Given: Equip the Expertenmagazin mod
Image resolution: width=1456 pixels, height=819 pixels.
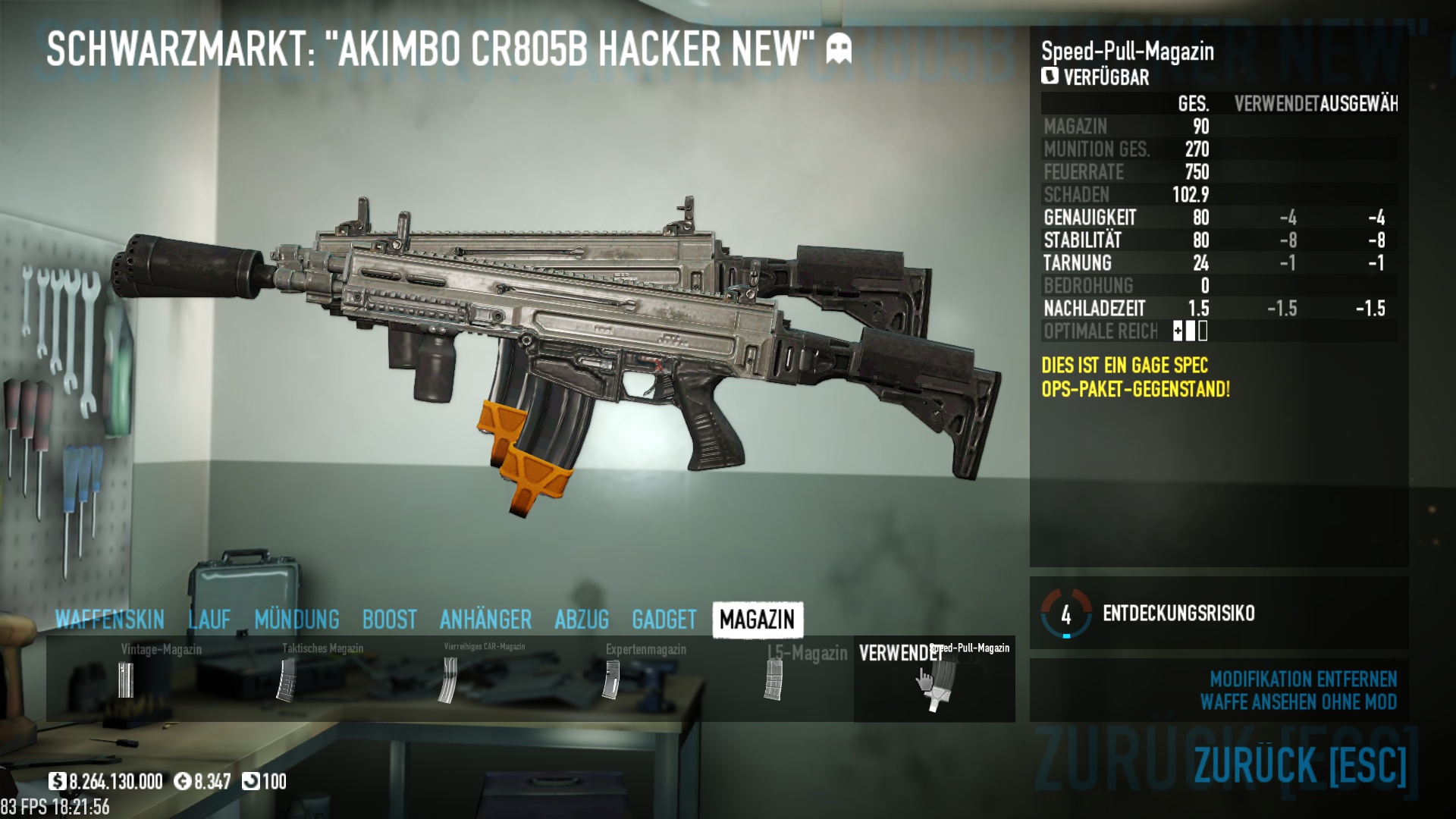Looking at the screenshot, I should [x=611, y=679].
